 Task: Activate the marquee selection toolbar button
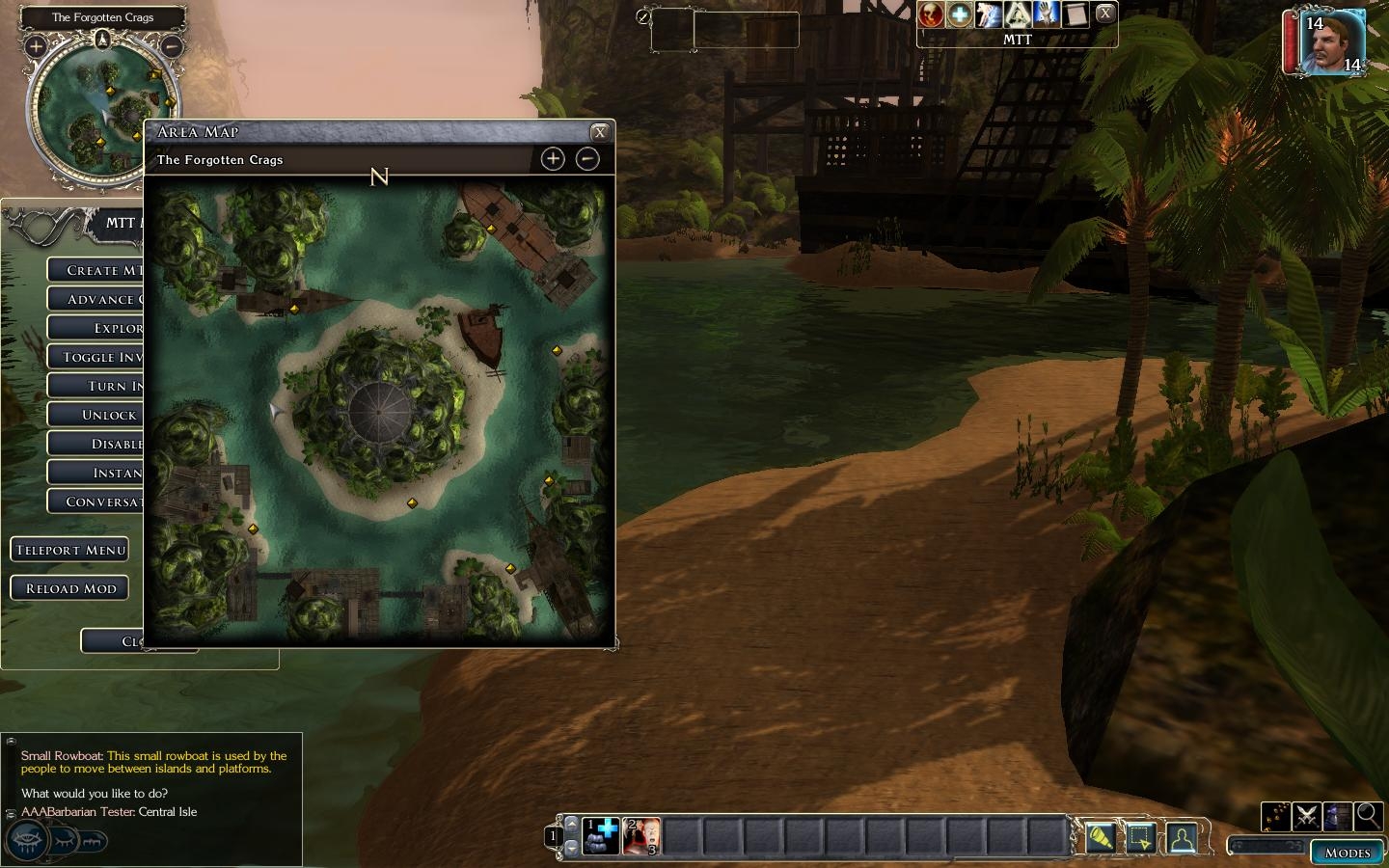(x=1141, y=837)
